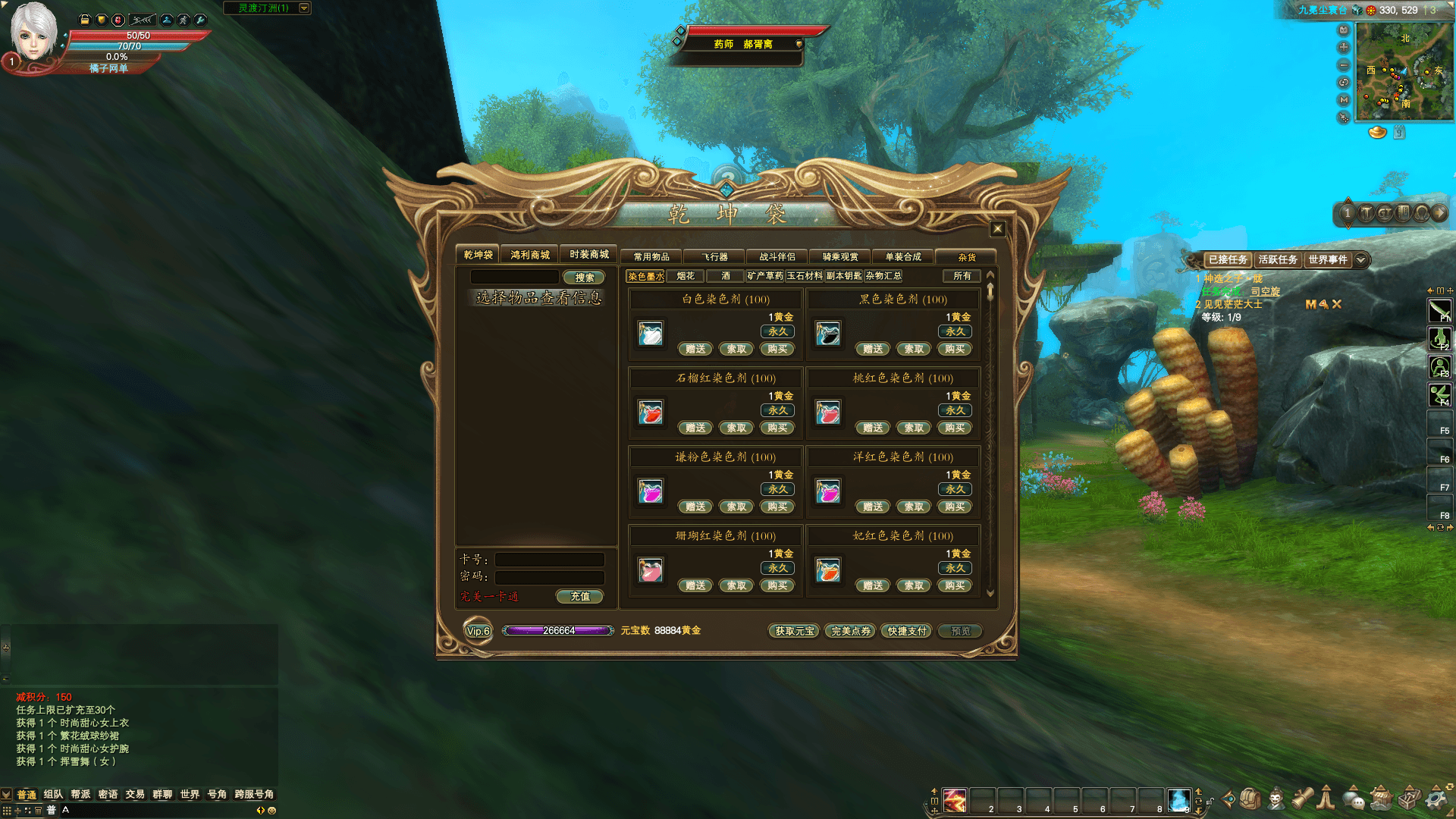This screenshot has width=1456, height=819.
Task: Switch to the 鸿利商城 tab
Action: click(529, 255)
